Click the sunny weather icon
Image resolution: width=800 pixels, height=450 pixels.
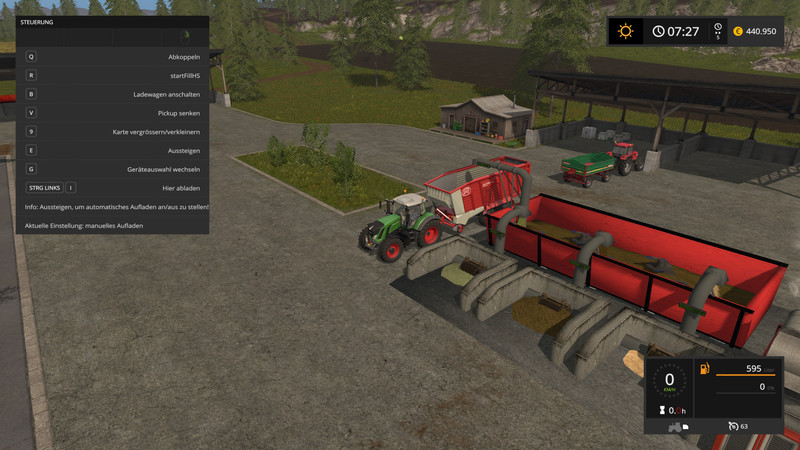coord(626,31)
